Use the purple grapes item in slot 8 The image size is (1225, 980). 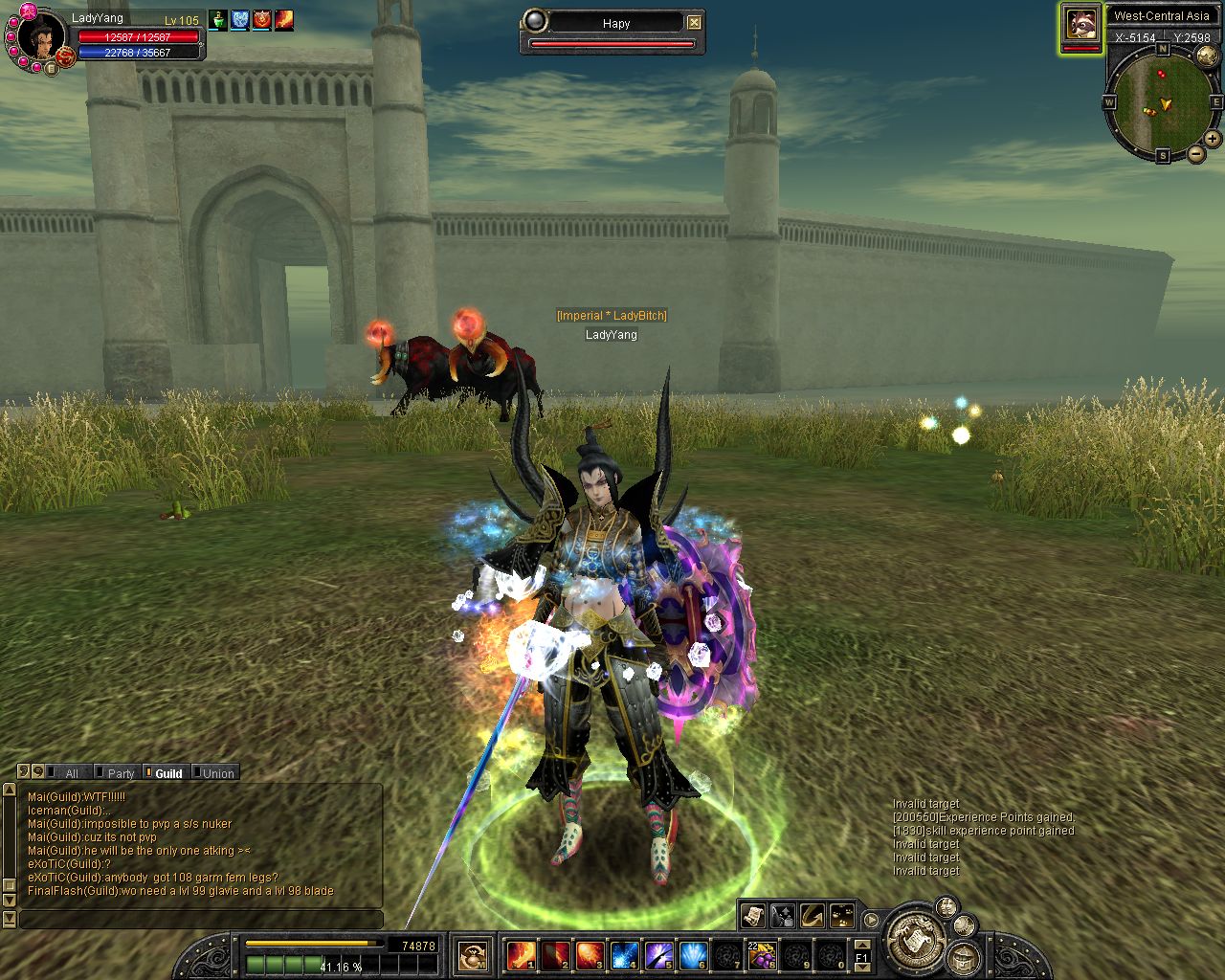coord(762,955)
